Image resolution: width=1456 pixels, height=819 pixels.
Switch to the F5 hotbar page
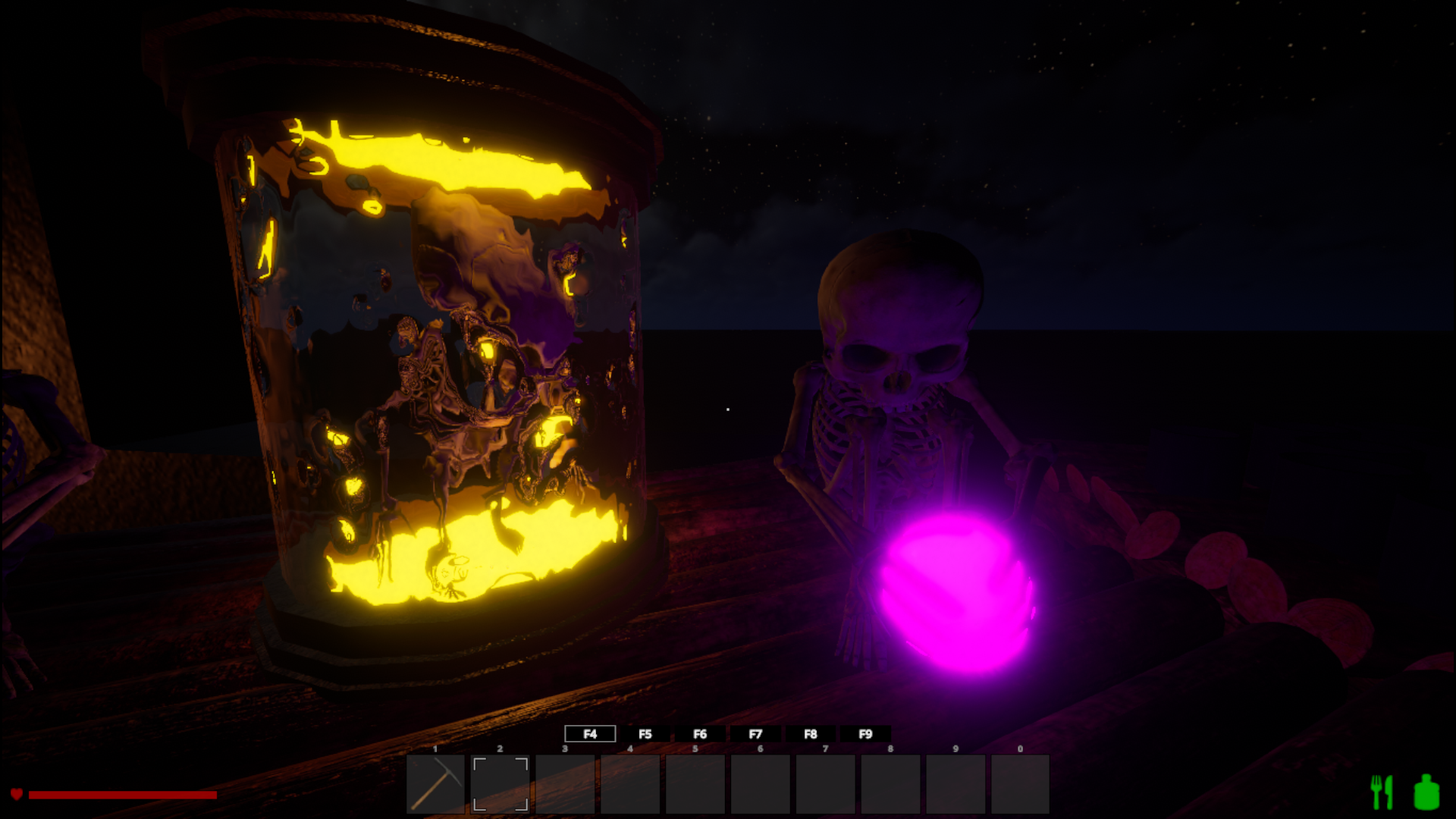click(x=645, y=734)
